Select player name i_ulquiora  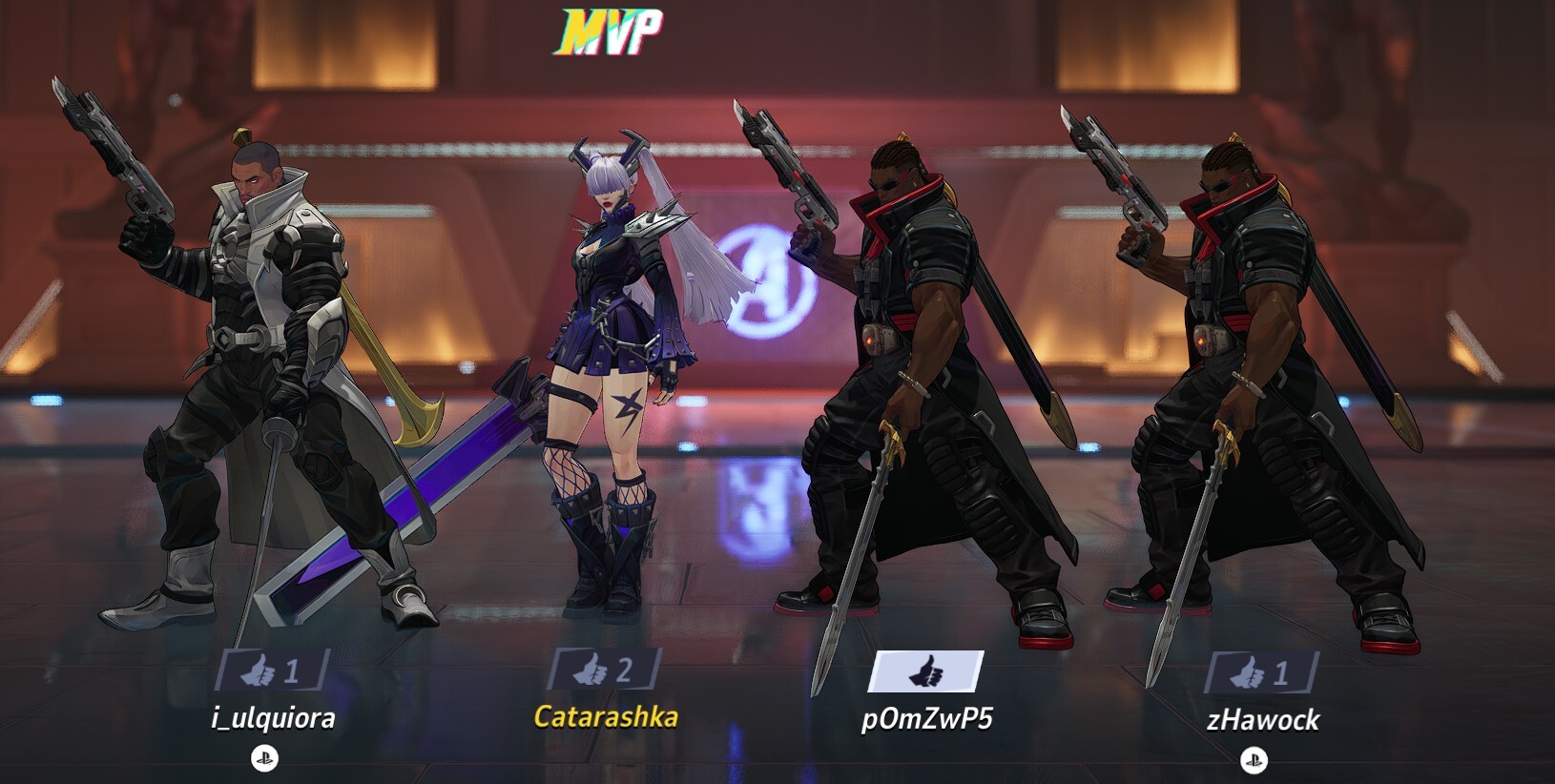point(273,717)
